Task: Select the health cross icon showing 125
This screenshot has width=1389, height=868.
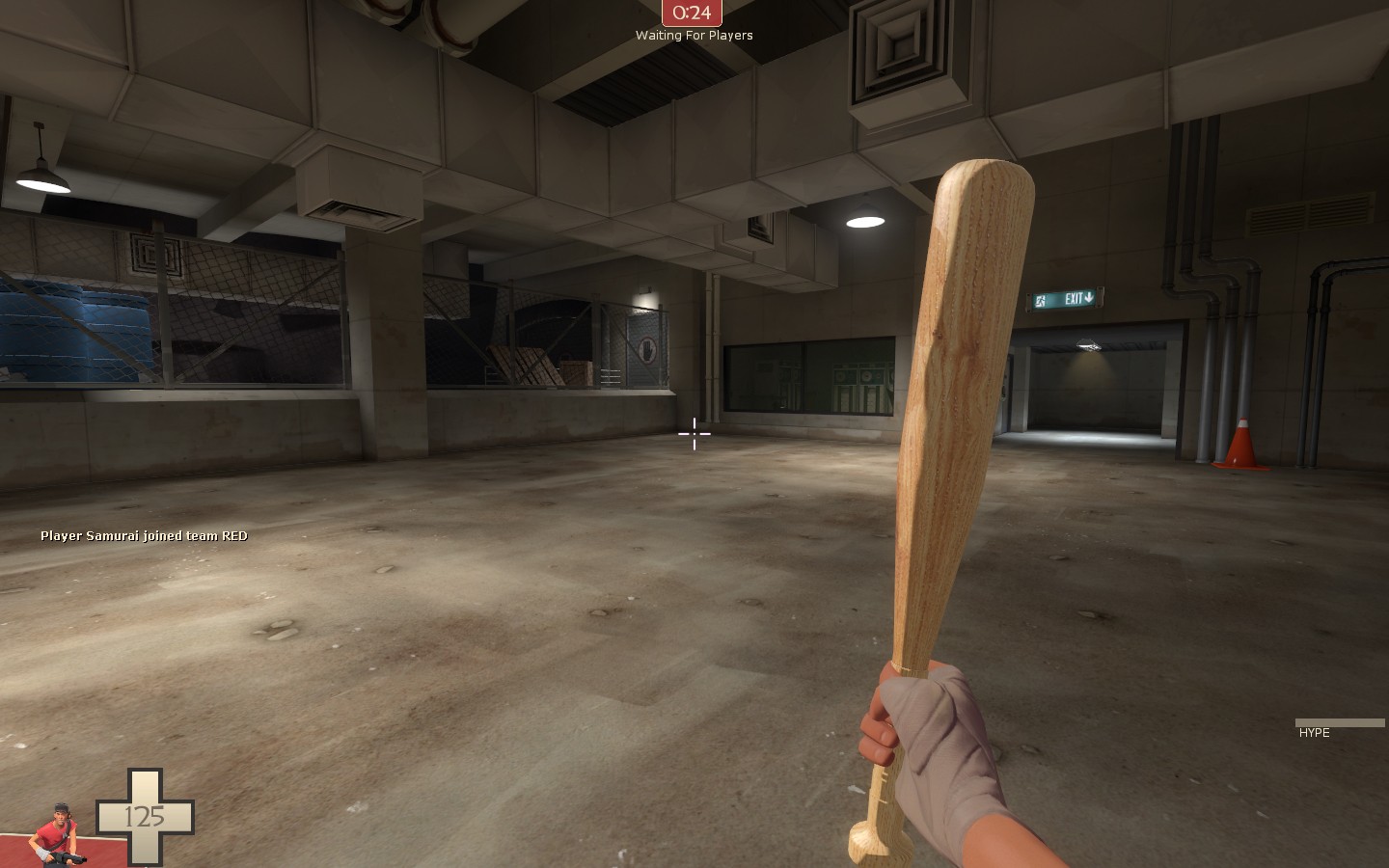Action: tap(147, 818)
